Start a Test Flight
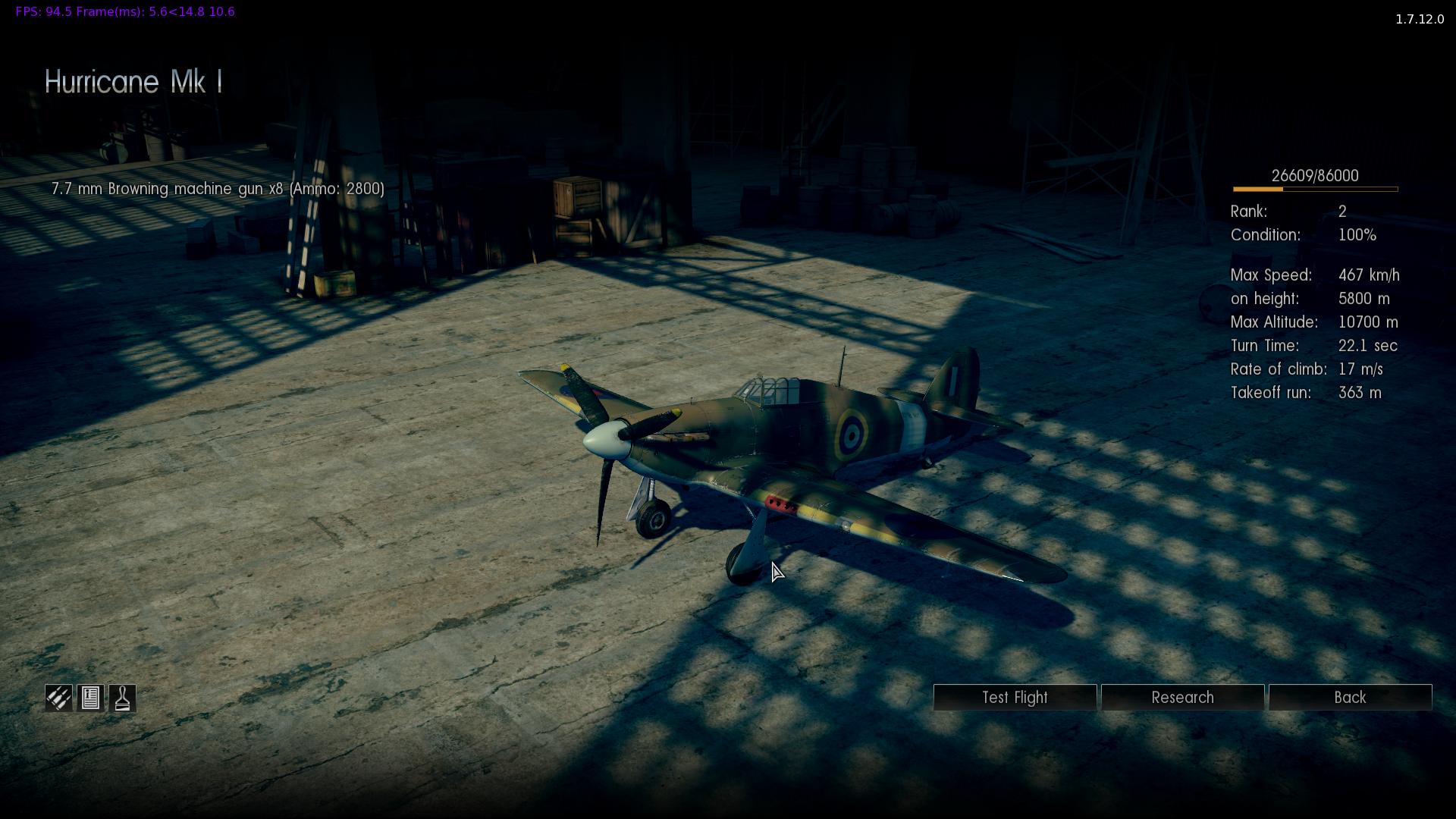This screenshot has width=1456, height=819. (x=1015, y=698)
